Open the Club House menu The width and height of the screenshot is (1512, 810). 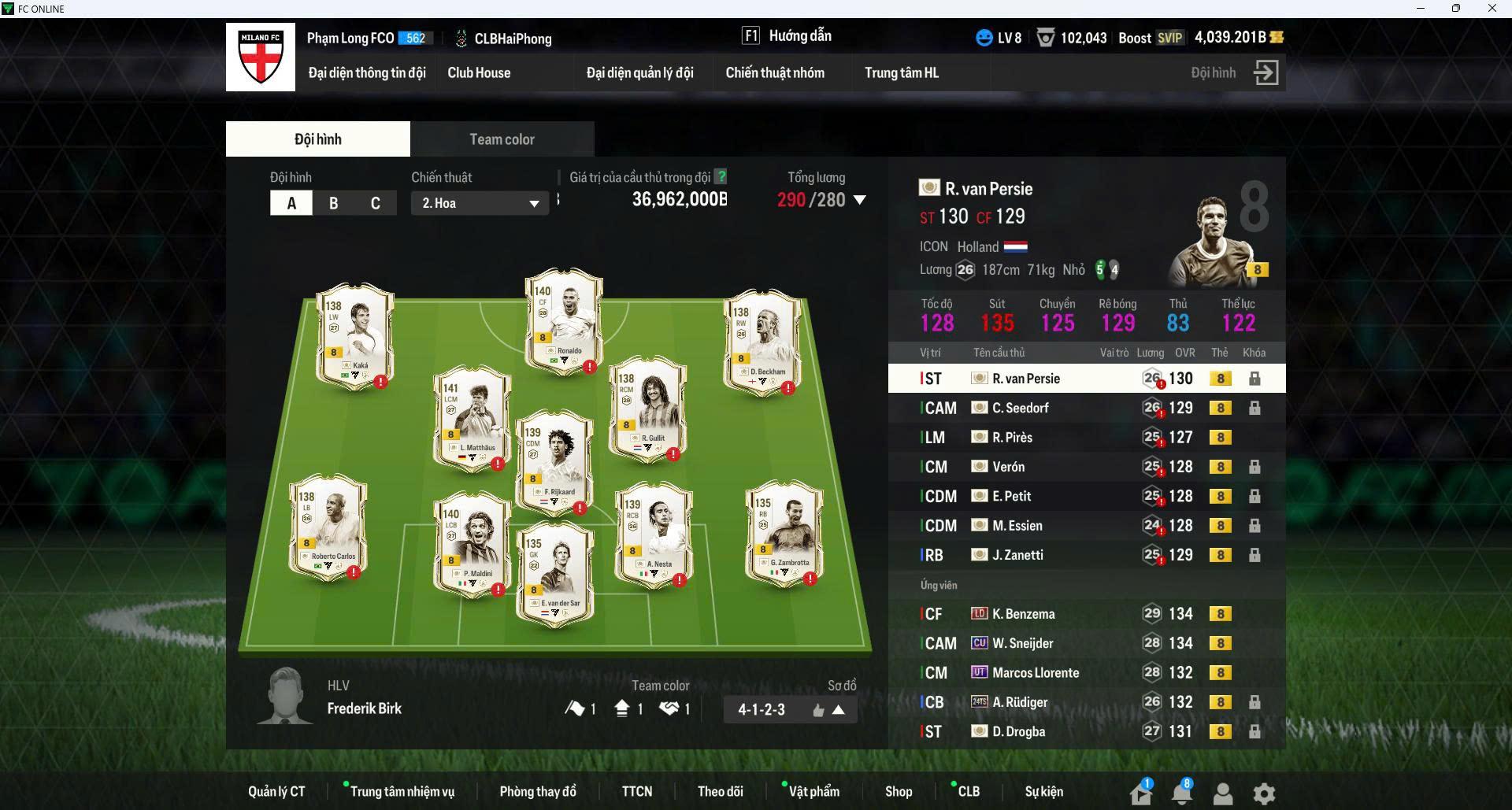pos(479,72)
